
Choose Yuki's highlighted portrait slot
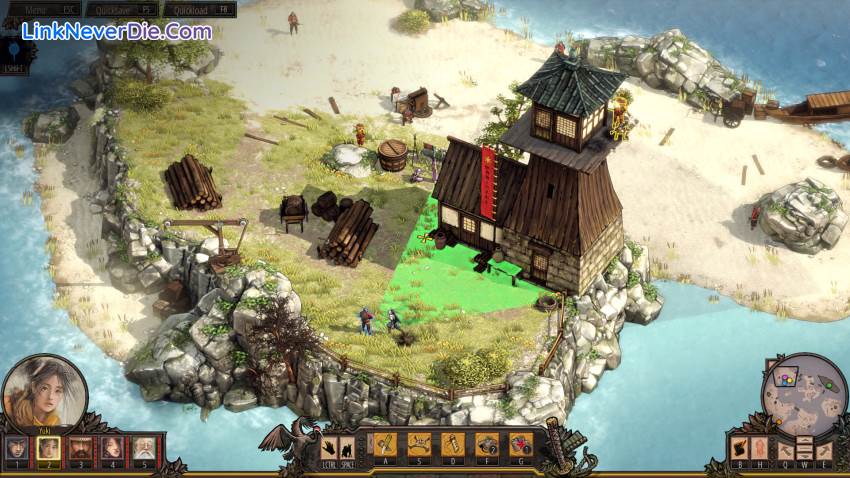[x=48, y=448]
